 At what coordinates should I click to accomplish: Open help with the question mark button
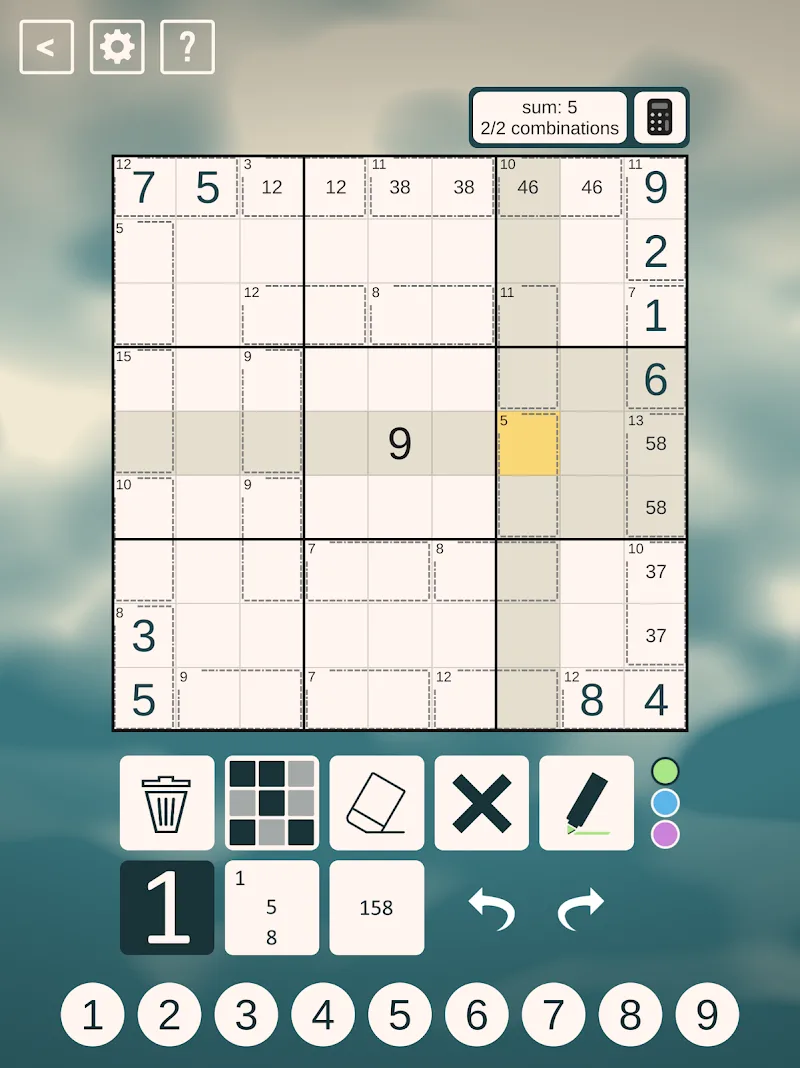point(187,47)
